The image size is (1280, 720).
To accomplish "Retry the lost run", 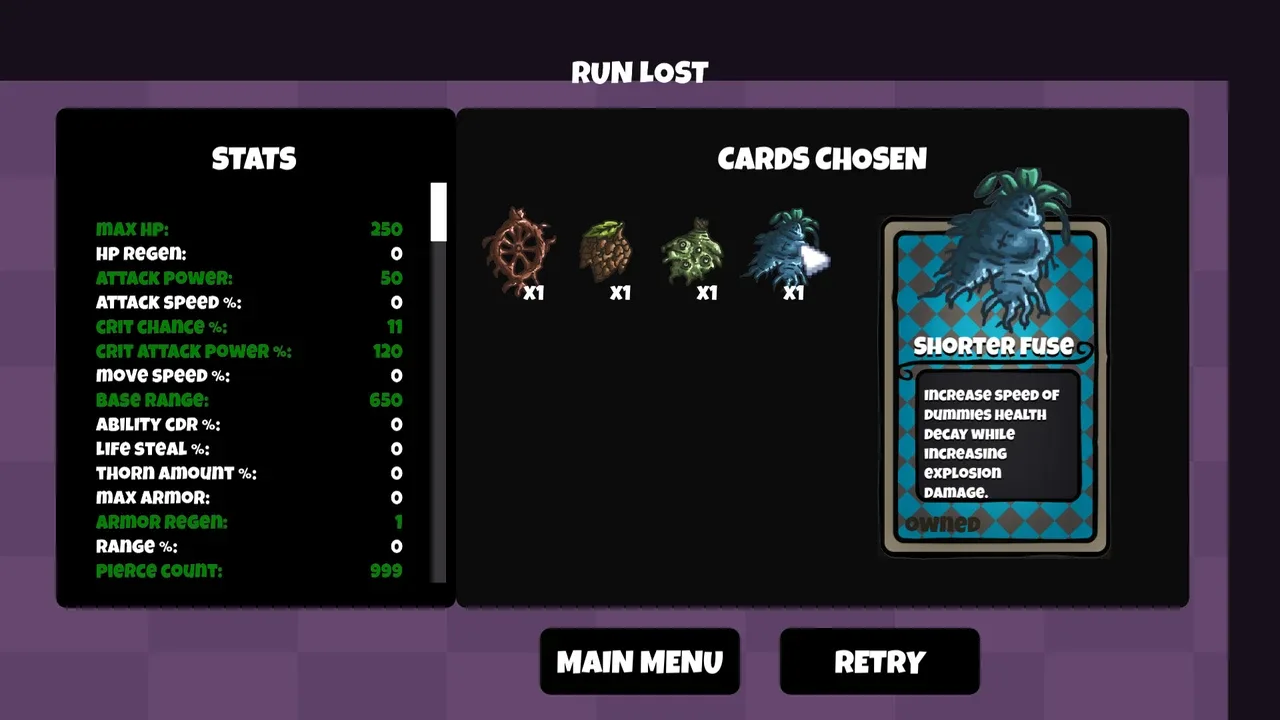I will pyautogui.click(x=879, y=661).
